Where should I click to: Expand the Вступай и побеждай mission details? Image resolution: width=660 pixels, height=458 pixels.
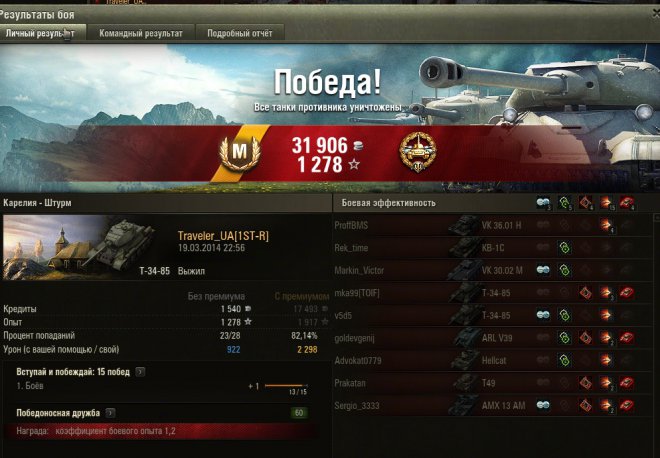[x=141, y=372]
